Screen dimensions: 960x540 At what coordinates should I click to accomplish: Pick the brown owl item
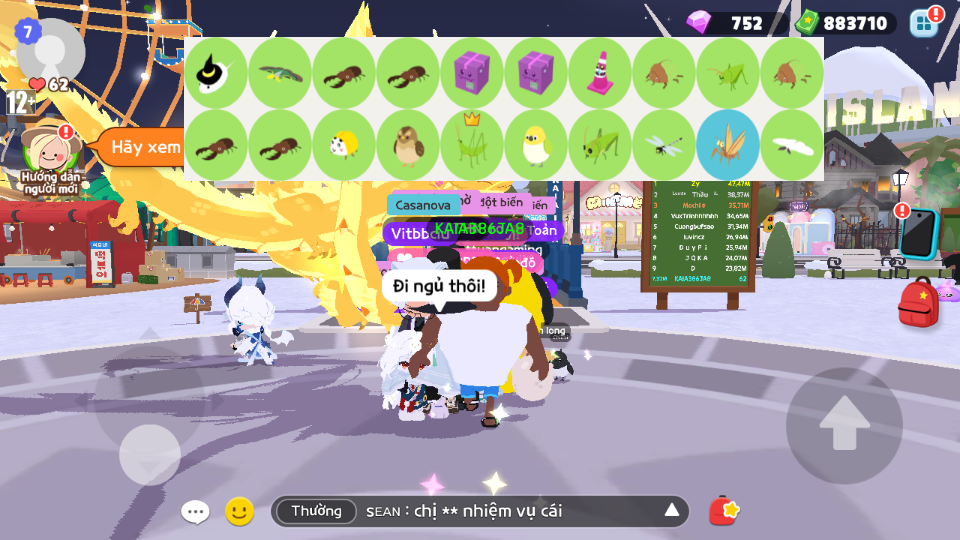[408, 145]
